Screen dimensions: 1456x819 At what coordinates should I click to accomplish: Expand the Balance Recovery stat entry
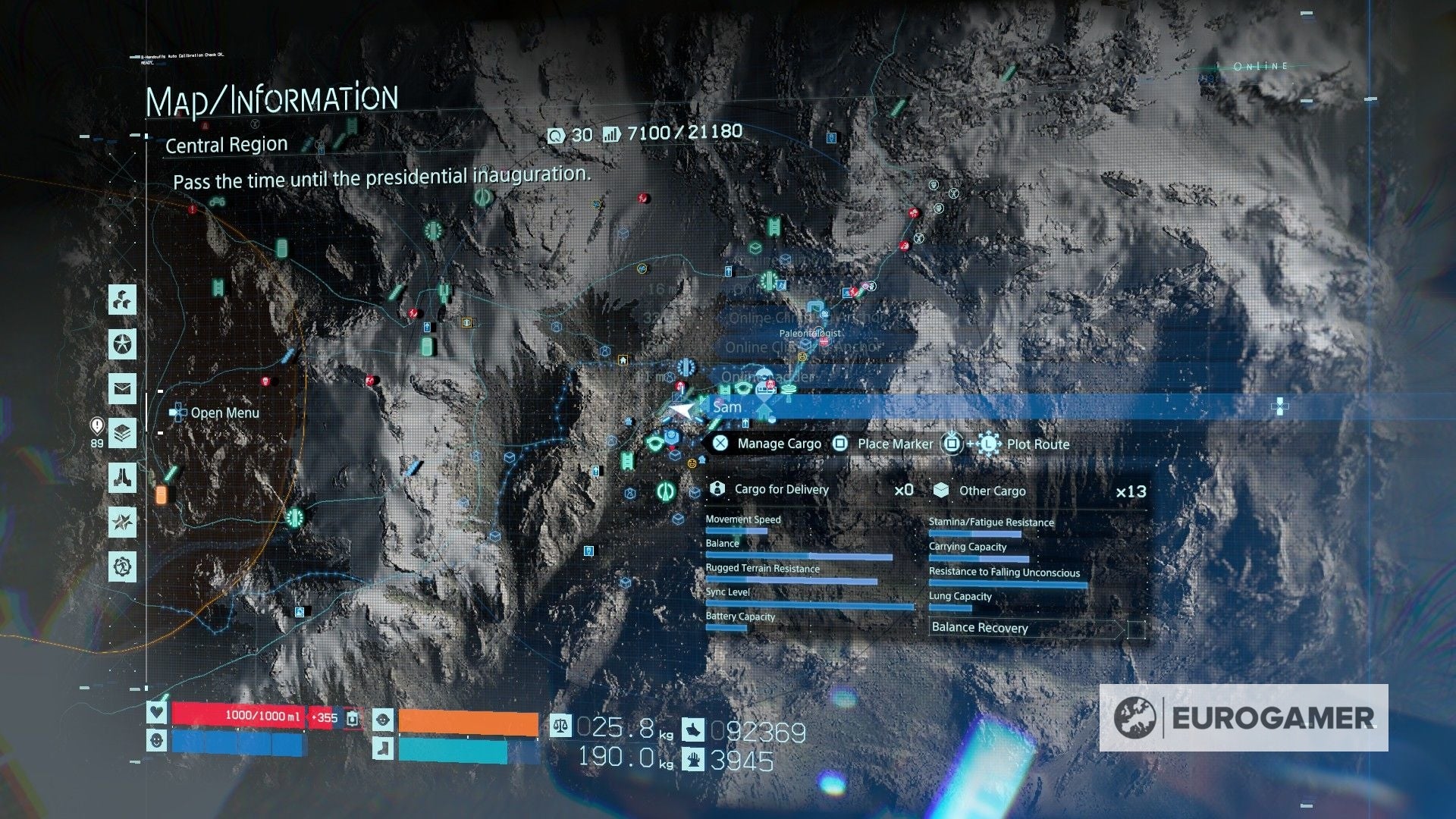pos(980,628)
